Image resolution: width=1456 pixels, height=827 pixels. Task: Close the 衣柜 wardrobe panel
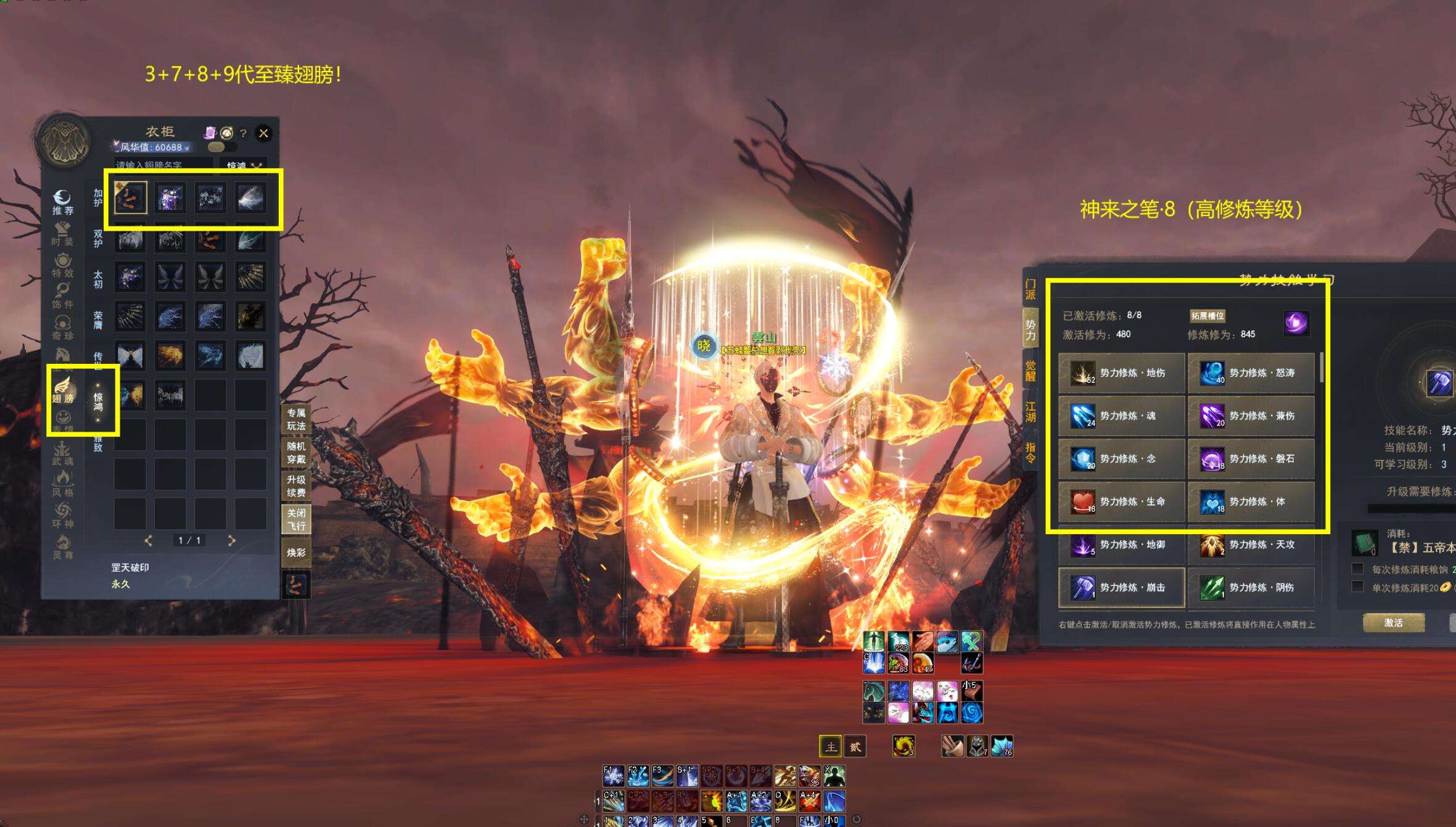(x=263, y=133)
